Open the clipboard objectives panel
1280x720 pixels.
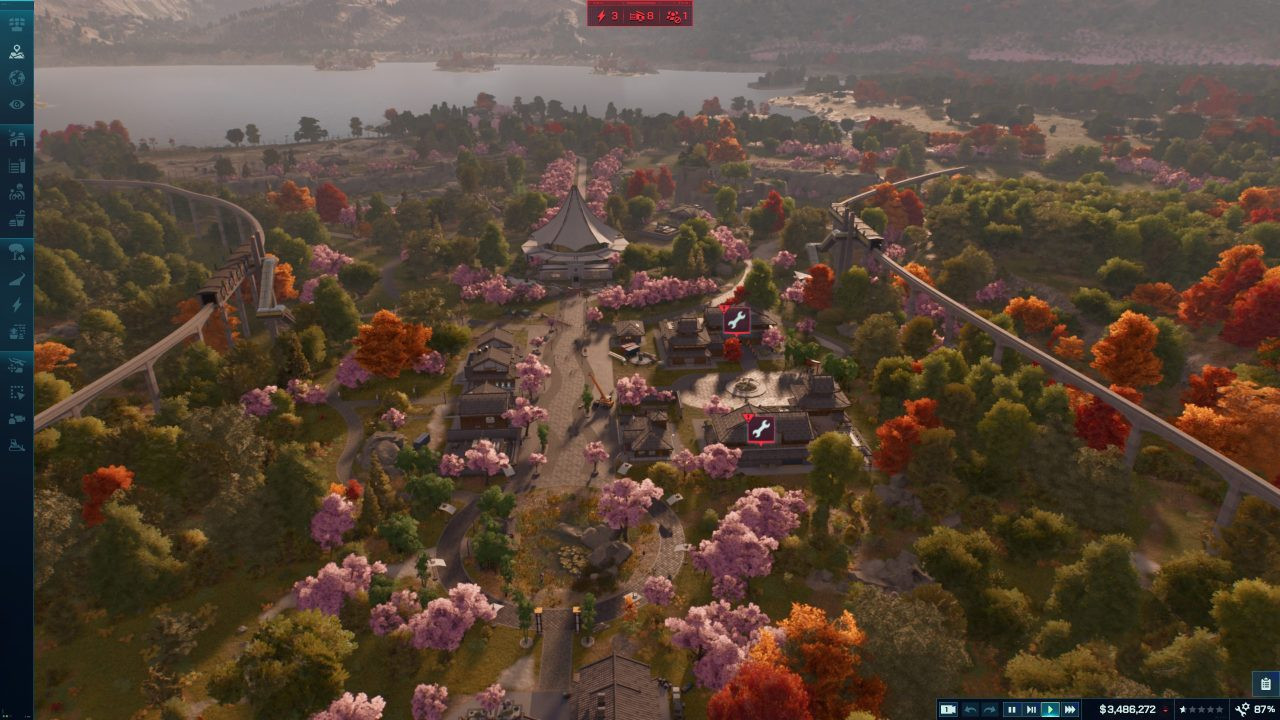1265,684
